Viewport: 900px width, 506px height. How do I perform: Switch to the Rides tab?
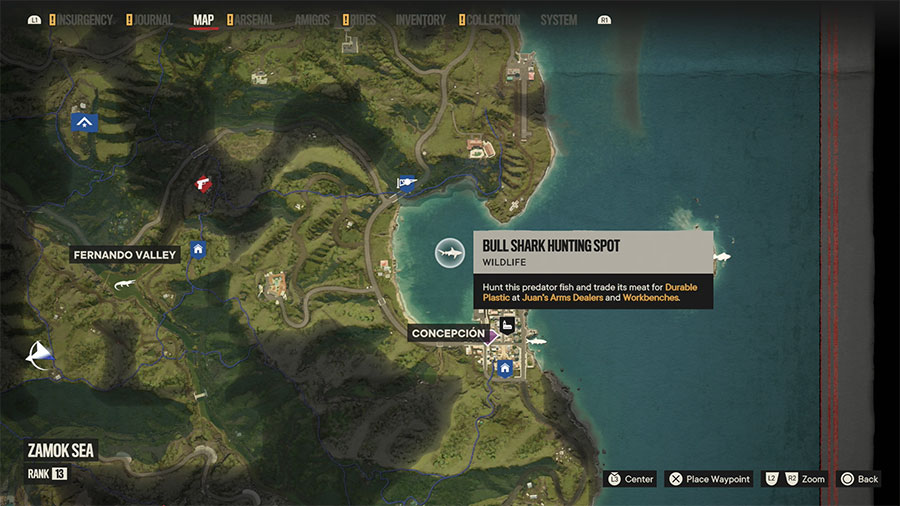tap(363, 20)
